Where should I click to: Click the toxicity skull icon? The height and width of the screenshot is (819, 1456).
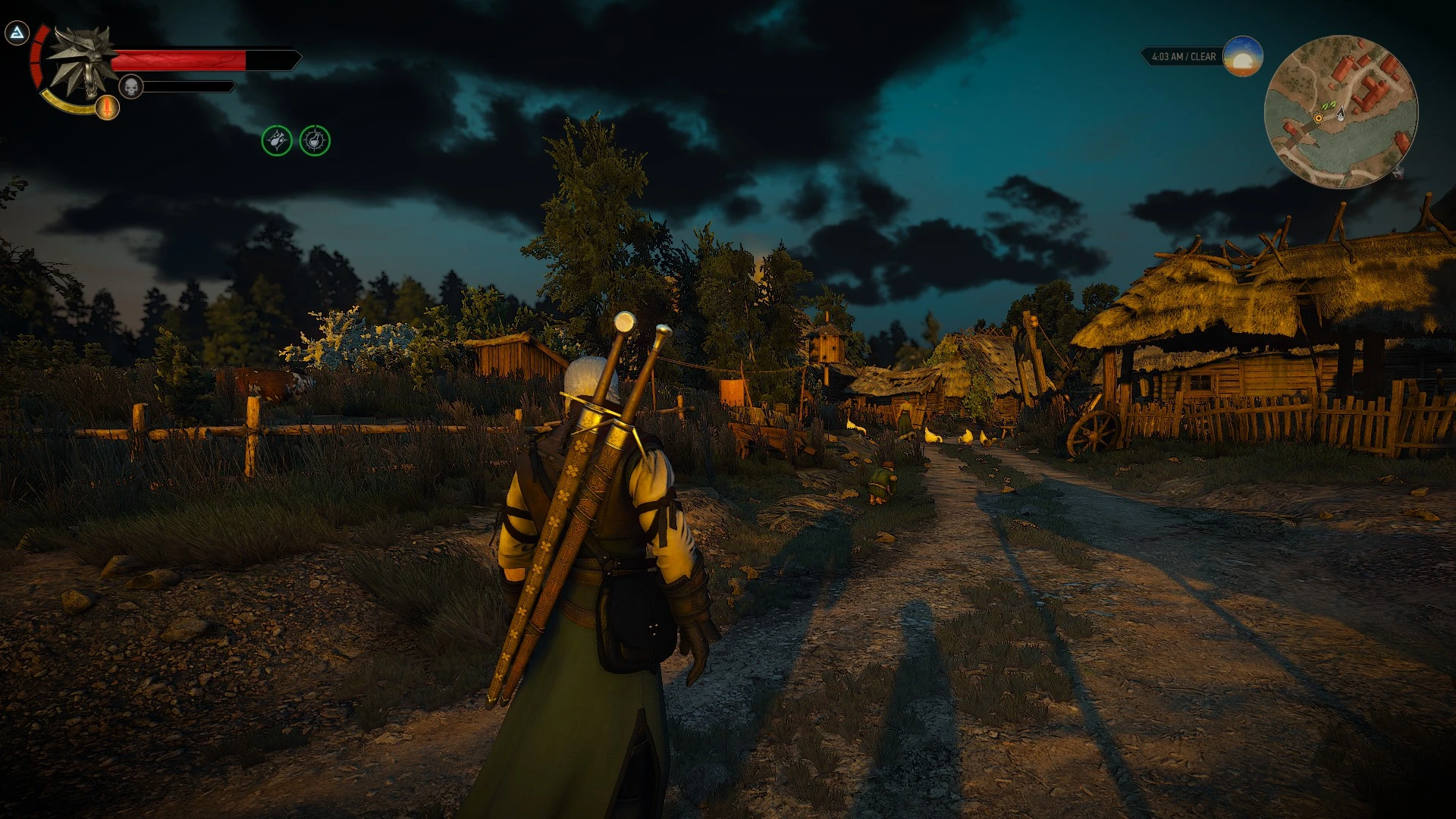click(130, 85)
